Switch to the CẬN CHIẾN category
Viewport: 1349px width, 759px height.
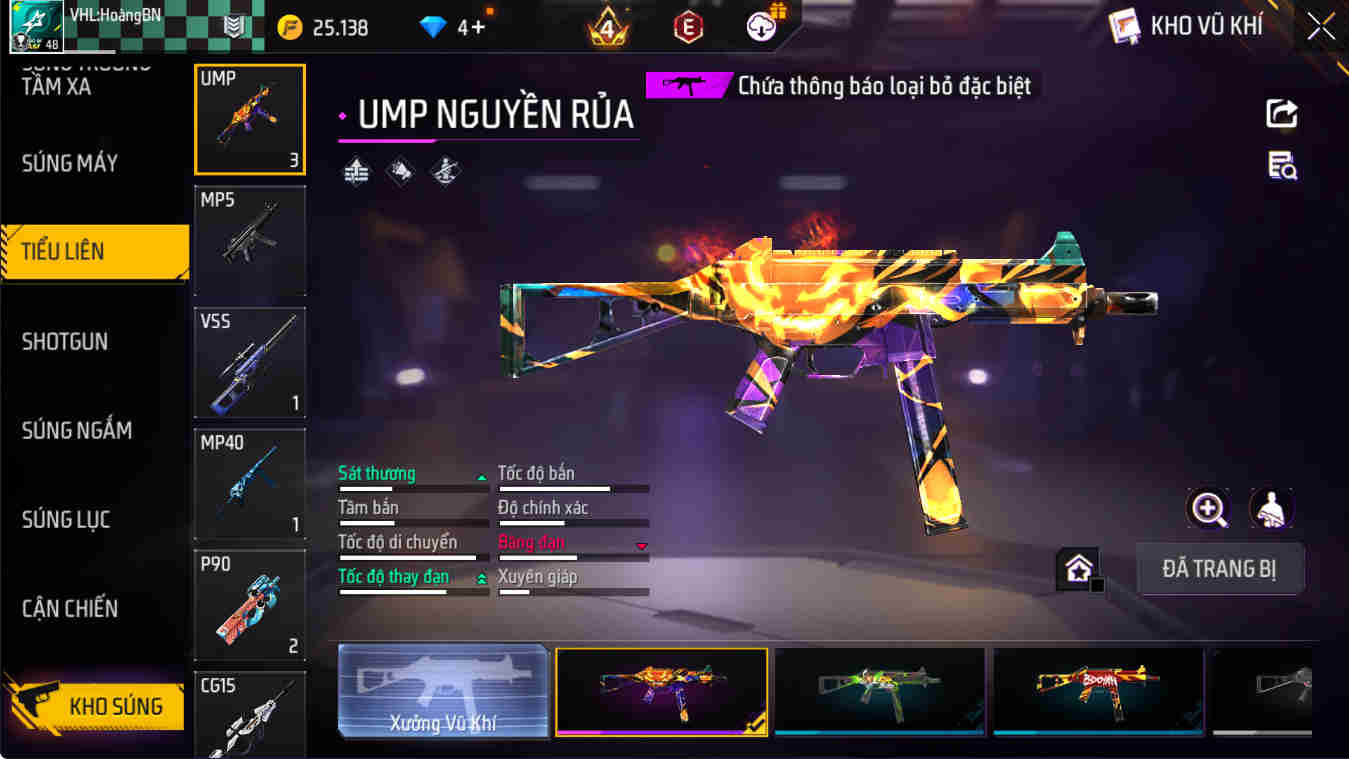(x=70, y=608)
